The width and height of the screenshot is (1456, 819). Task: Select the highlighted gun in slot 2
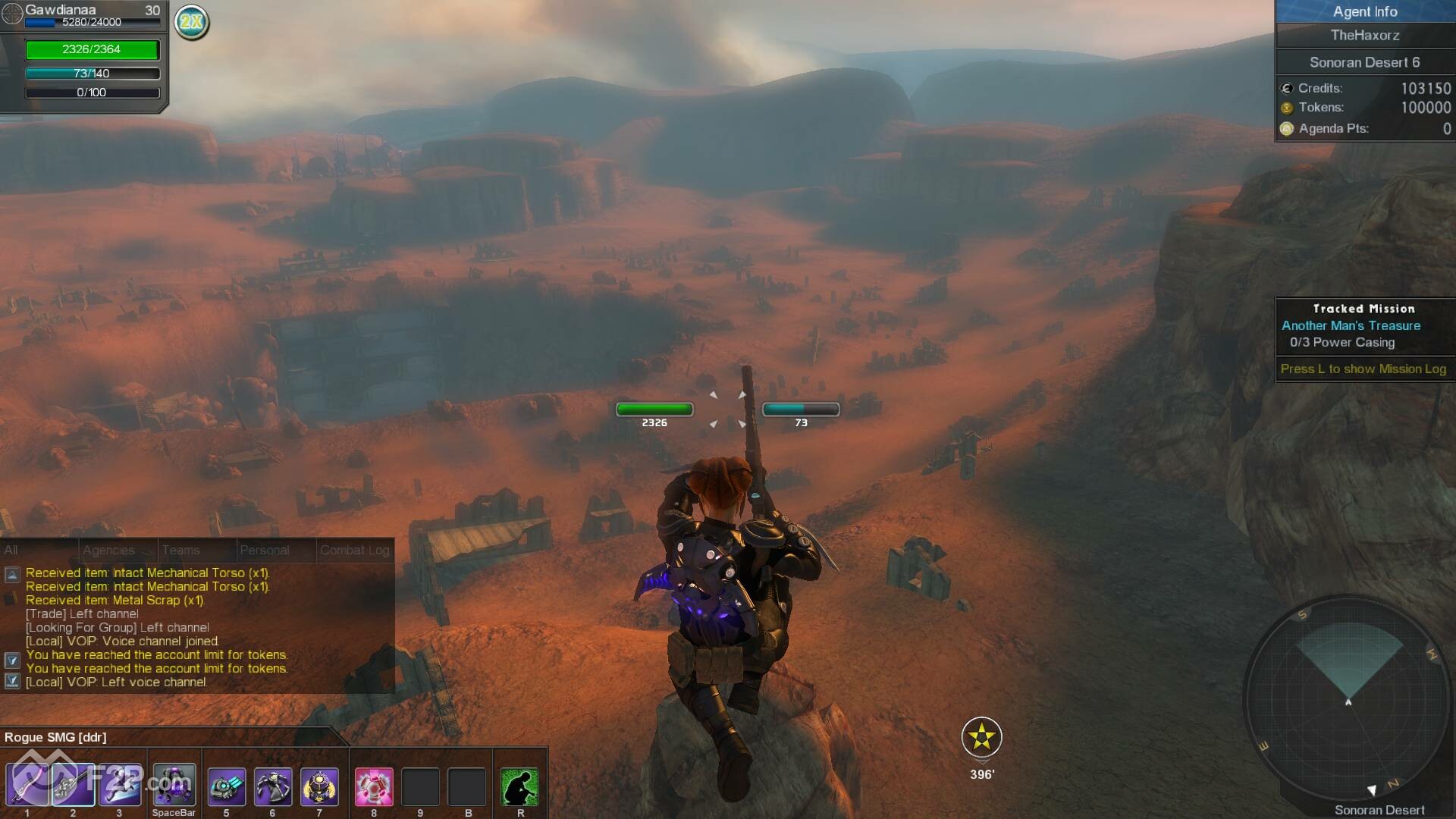(x=74, y=786)
